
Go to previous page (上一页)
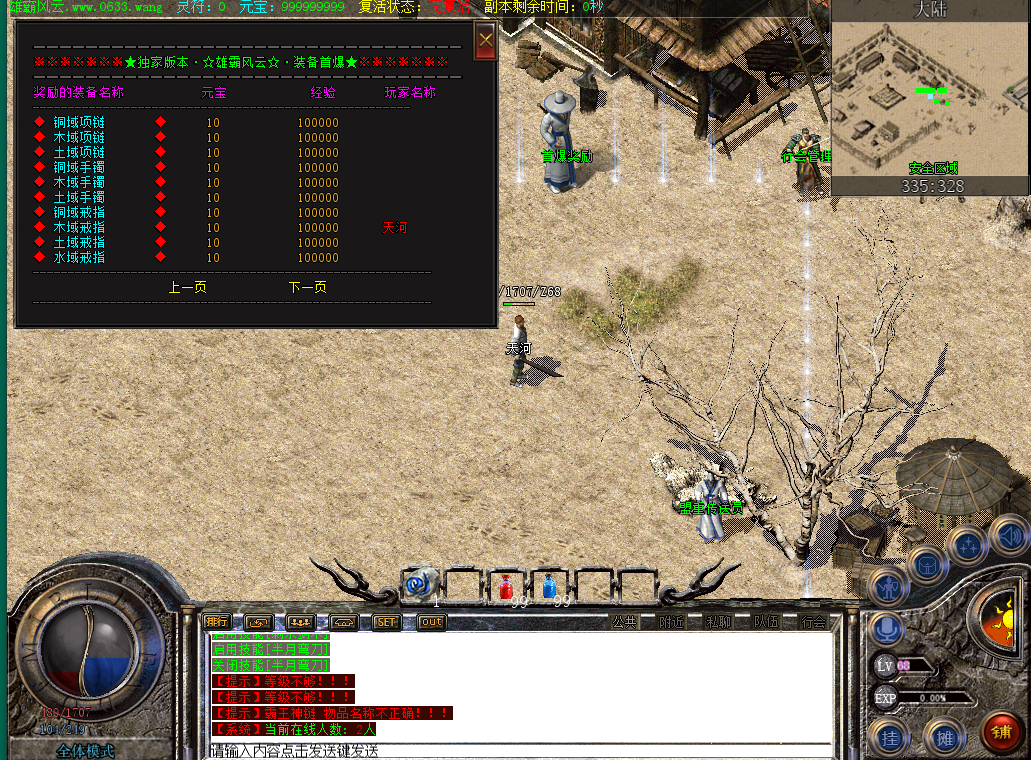[x=188, y=287]
